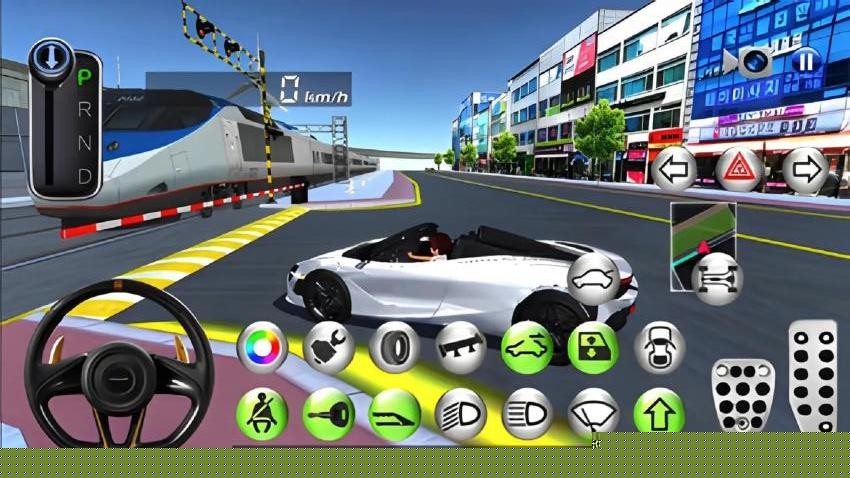The image size is (850, 478).
Task: Toggle the green ignition key button
Action: [328, 413]
